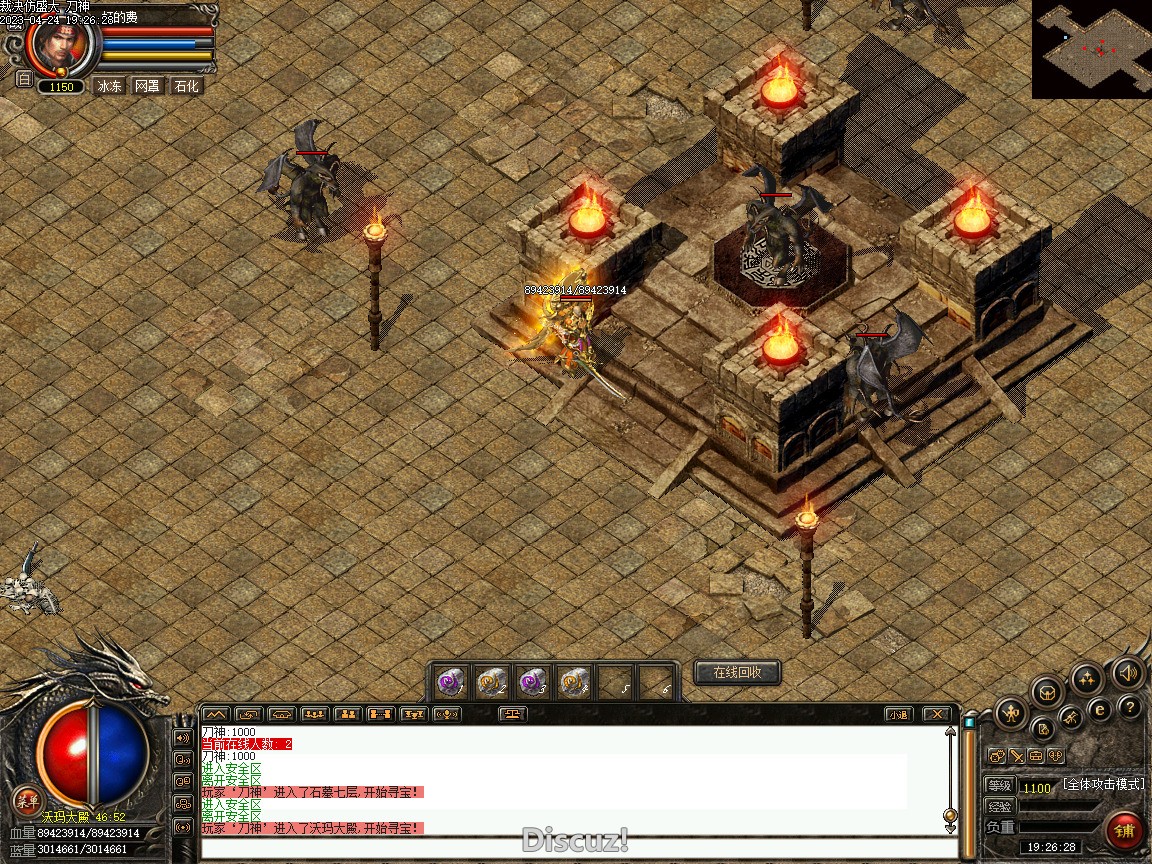The image size is (1152, 864).
Task: Open the skills sparkle round icon
Action: pos(1087,679)
